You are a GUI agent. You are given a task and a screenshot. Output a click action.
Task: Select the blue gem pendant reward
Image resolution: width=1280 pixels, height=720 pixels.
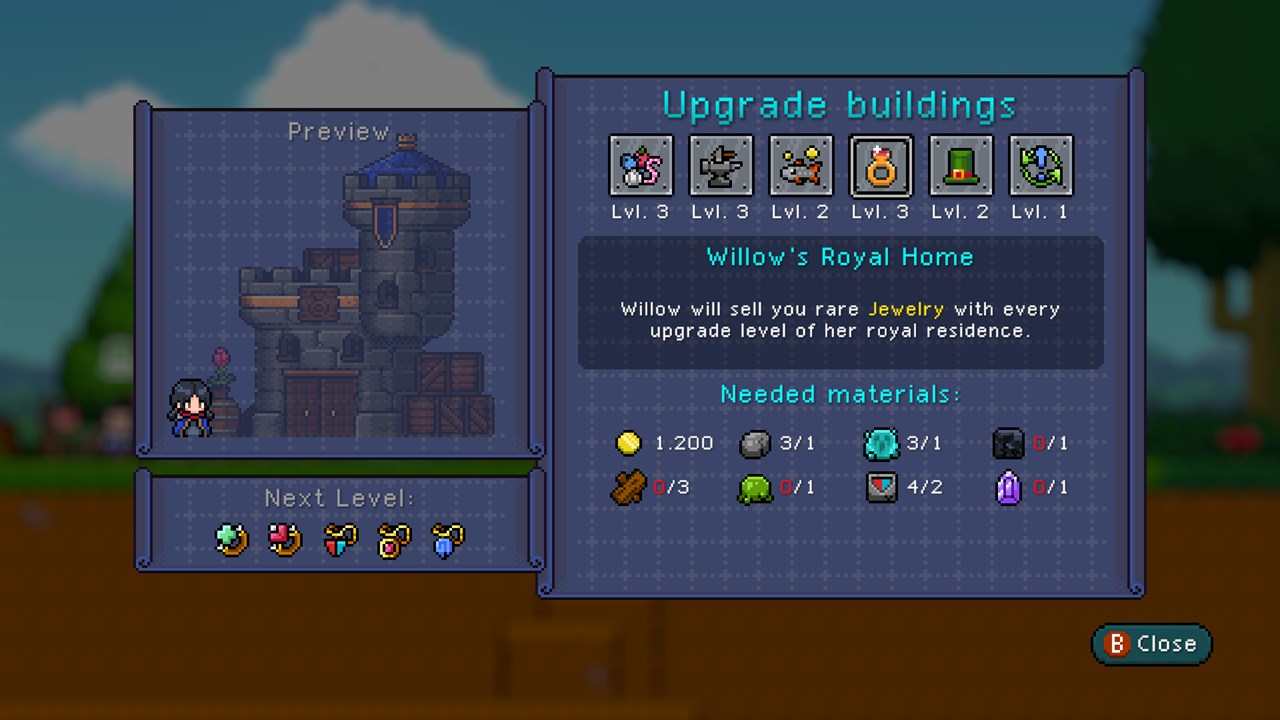448,540
